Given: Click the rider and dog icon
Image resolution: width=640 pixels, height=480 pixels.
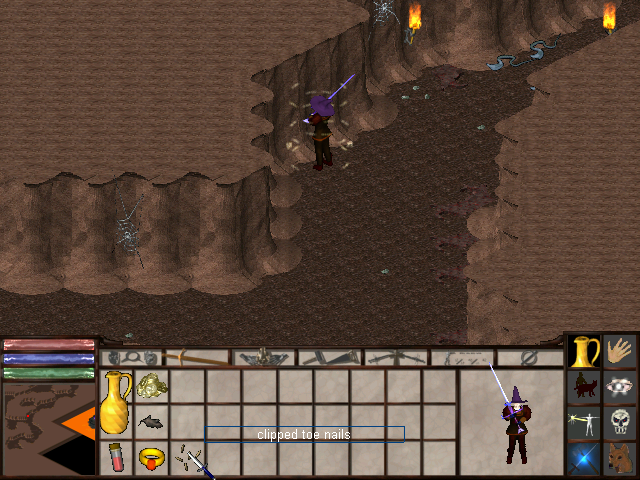Looking at the screenshot, I should tap(585, 387).
